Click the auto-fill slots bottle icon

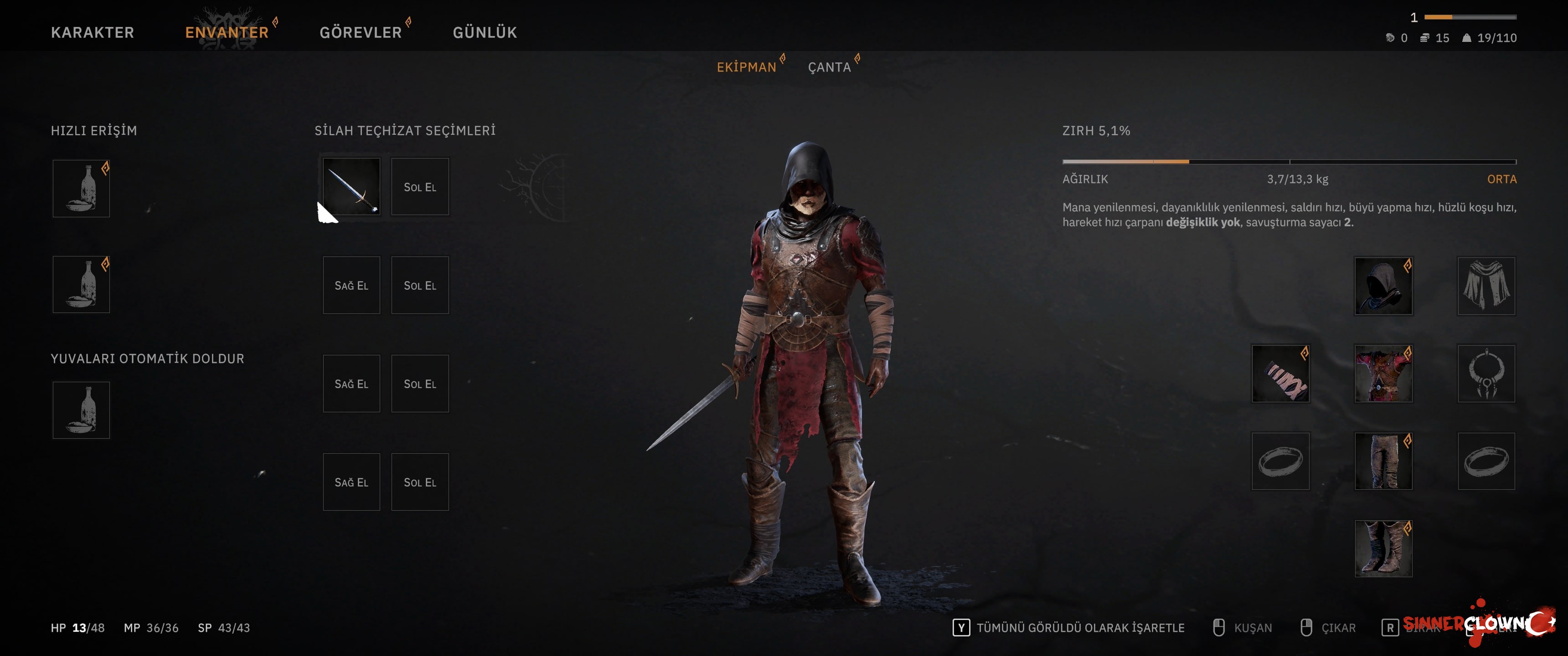(81, 410)
